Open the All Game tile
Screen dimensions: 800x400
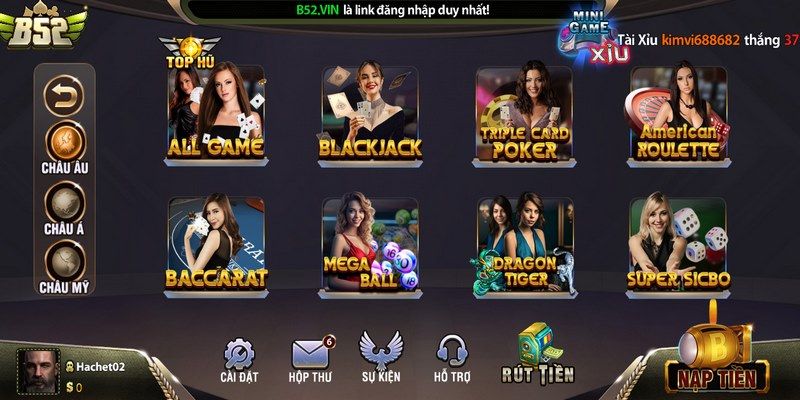(215, 115)
